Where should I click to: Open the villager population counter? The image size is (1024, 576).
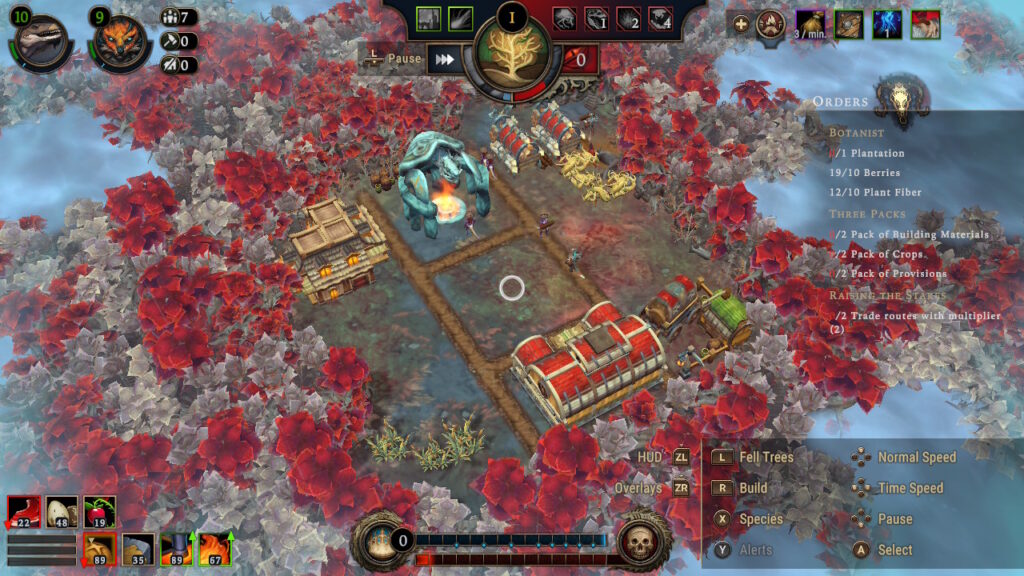point(177,17)
